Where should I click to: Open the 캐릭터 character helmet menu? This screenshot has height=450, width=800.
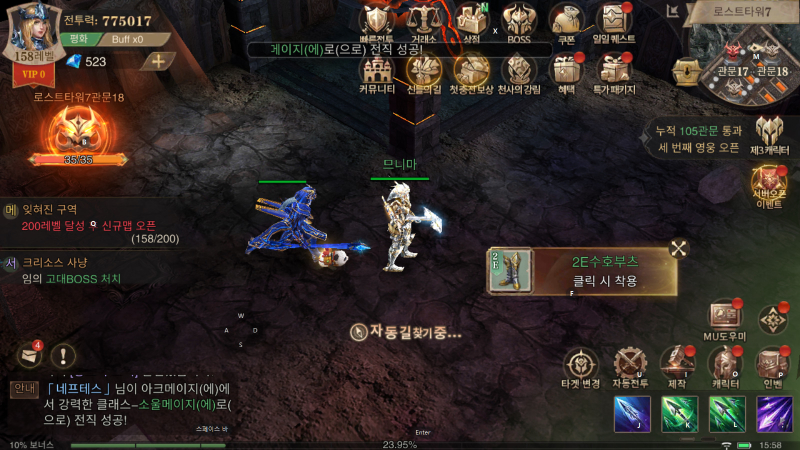(724, 365)
